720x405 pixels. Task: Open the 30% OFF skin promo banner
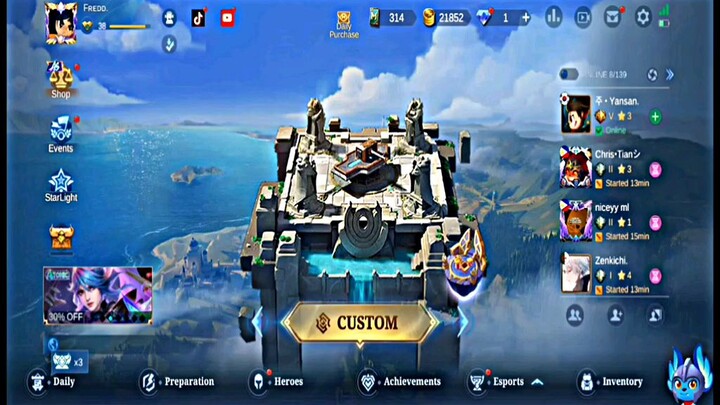[x=97, y=295]
